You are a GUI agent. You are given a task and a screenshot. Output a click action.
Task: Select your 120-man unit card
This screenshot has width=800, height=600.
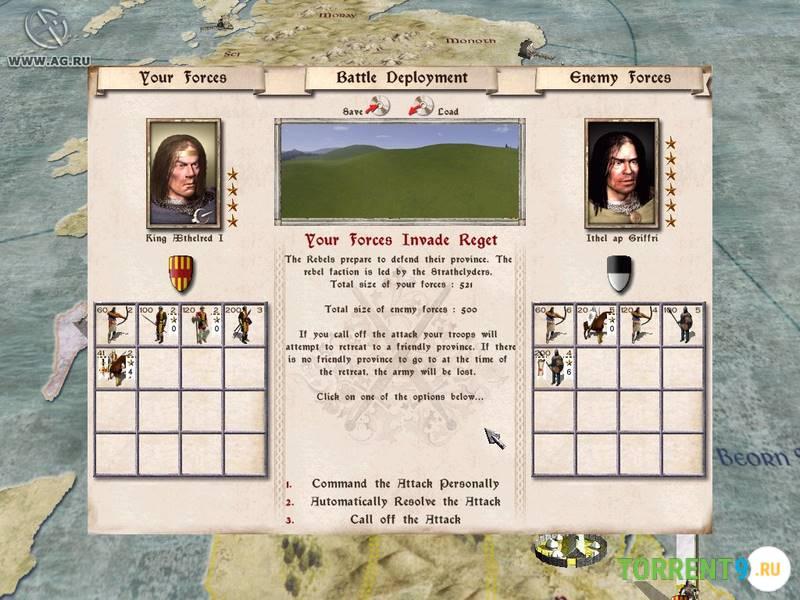pyautogui.click(x=201, y=325)
